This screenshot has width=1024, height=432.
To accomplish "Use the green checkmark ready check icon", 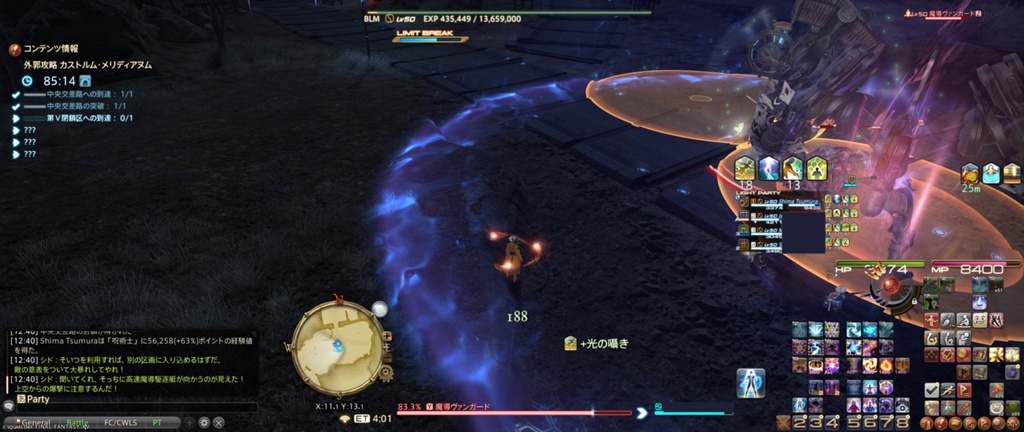I will pos(931,389).
